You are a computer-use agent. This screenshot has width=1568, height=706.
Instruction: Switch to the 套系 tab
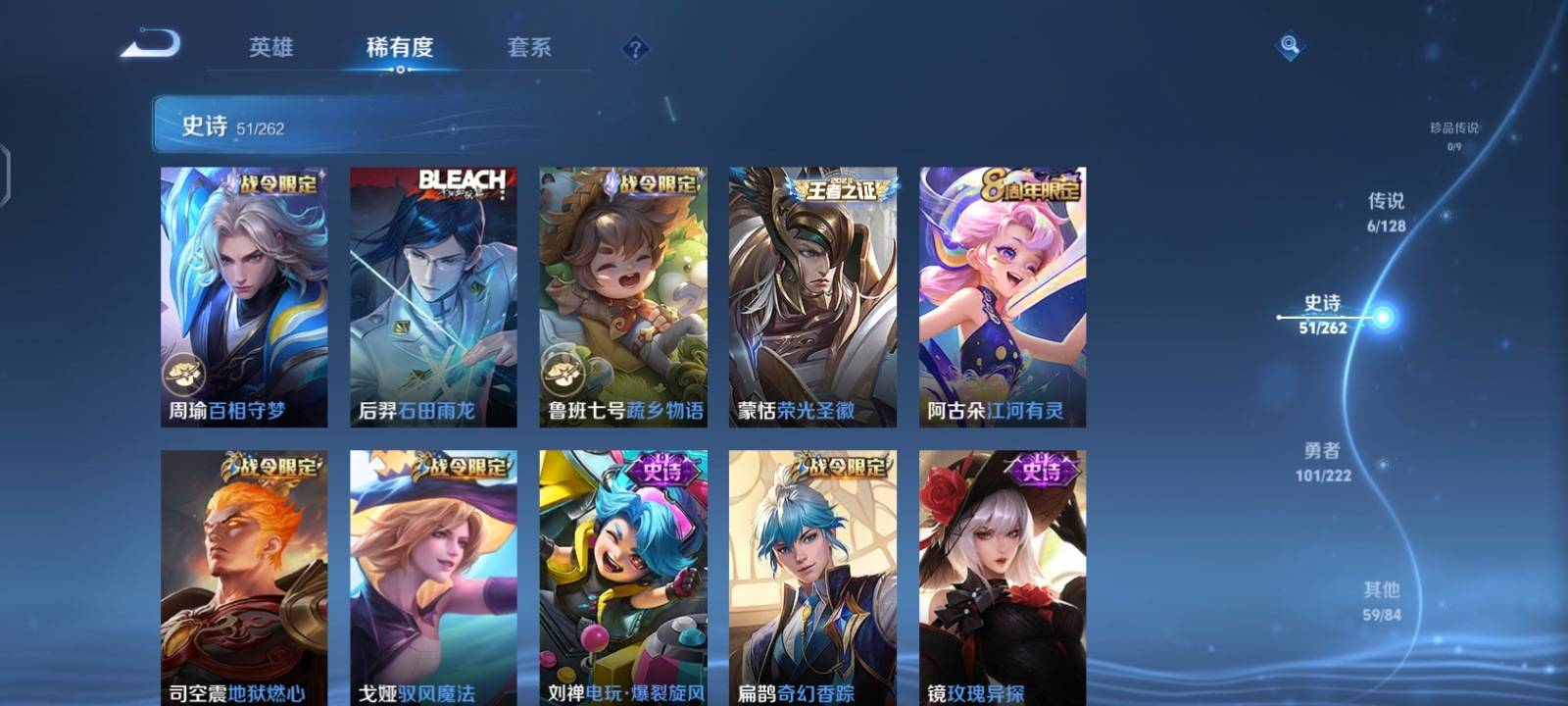[529, 47]
